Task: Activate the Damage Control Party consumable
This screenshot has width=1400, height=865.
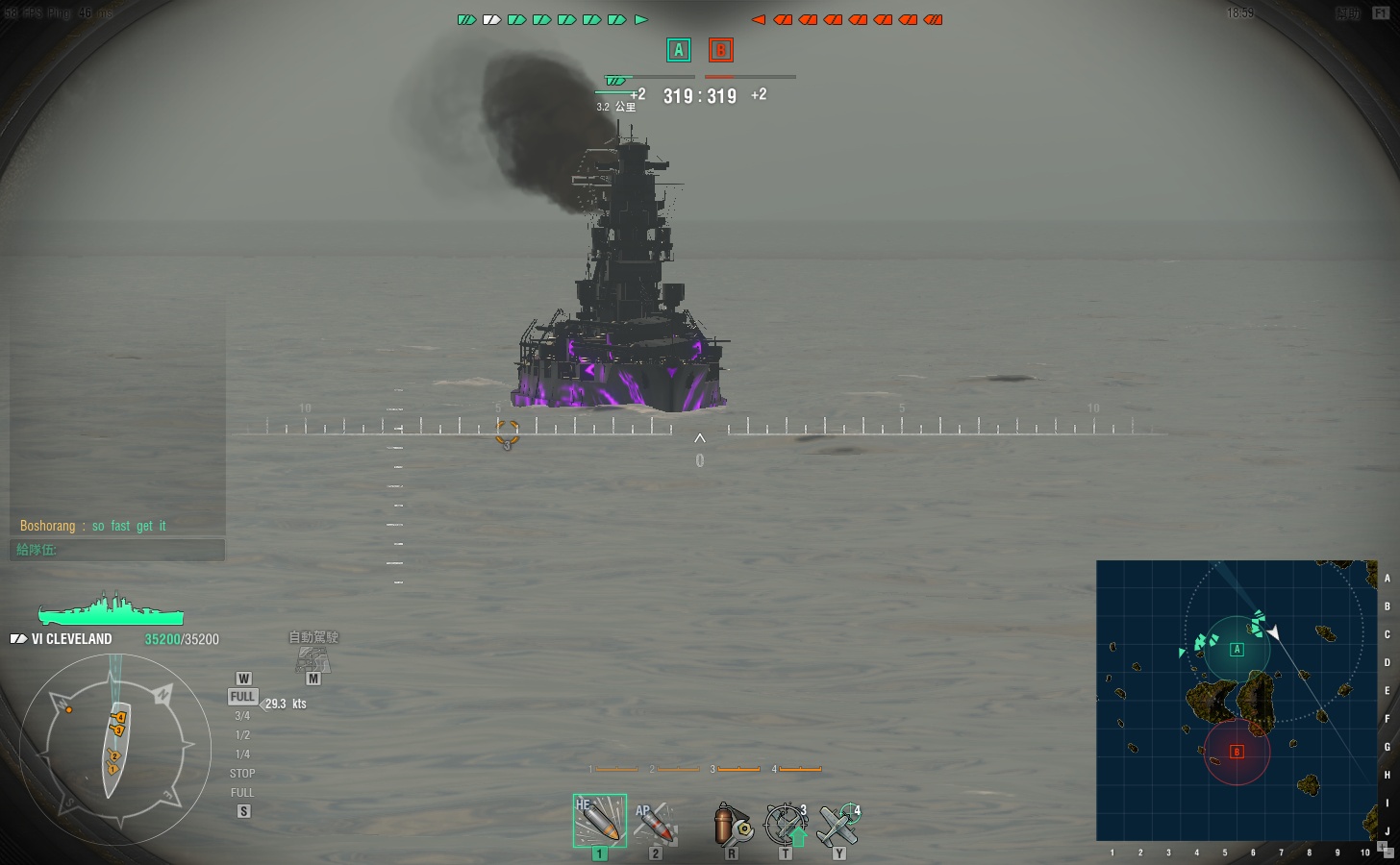Action: pos(732,825)
